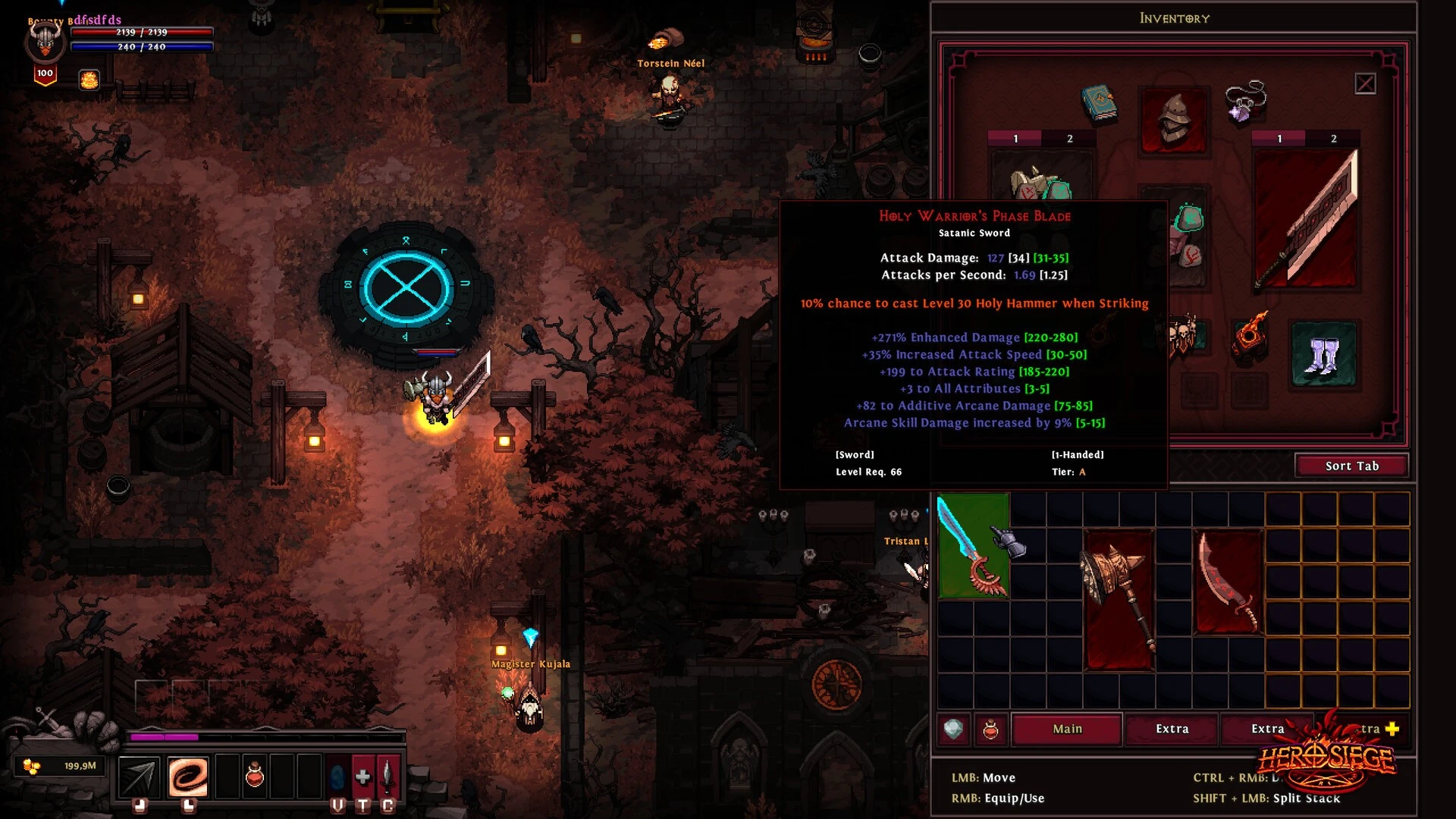The image size is (1456, 819).
Task: Use the red health potion hotbar slot
Action: 255,776
